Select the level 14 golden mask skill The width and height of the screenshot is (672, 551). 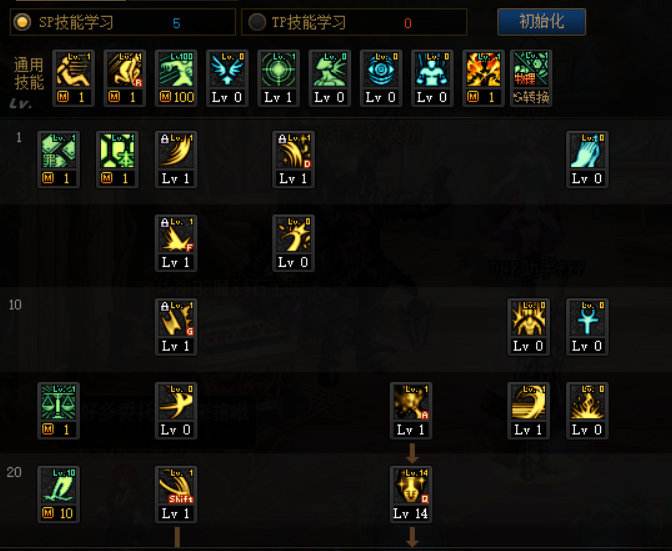(411, 487)
